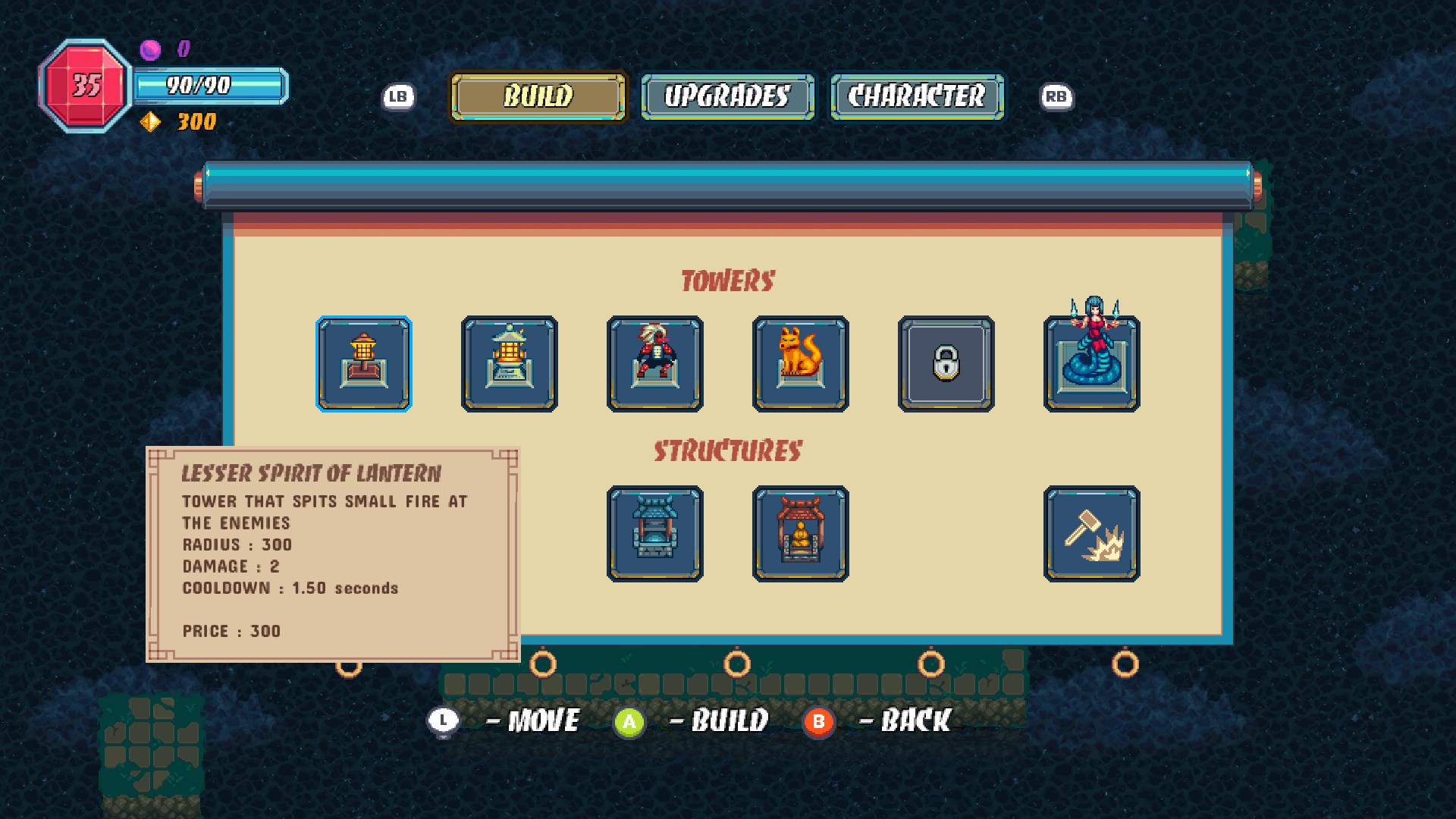Viewport: 1456px width, 819px height.
Task: Click the 90/90 health bar
Action: [x=211, y=86]
